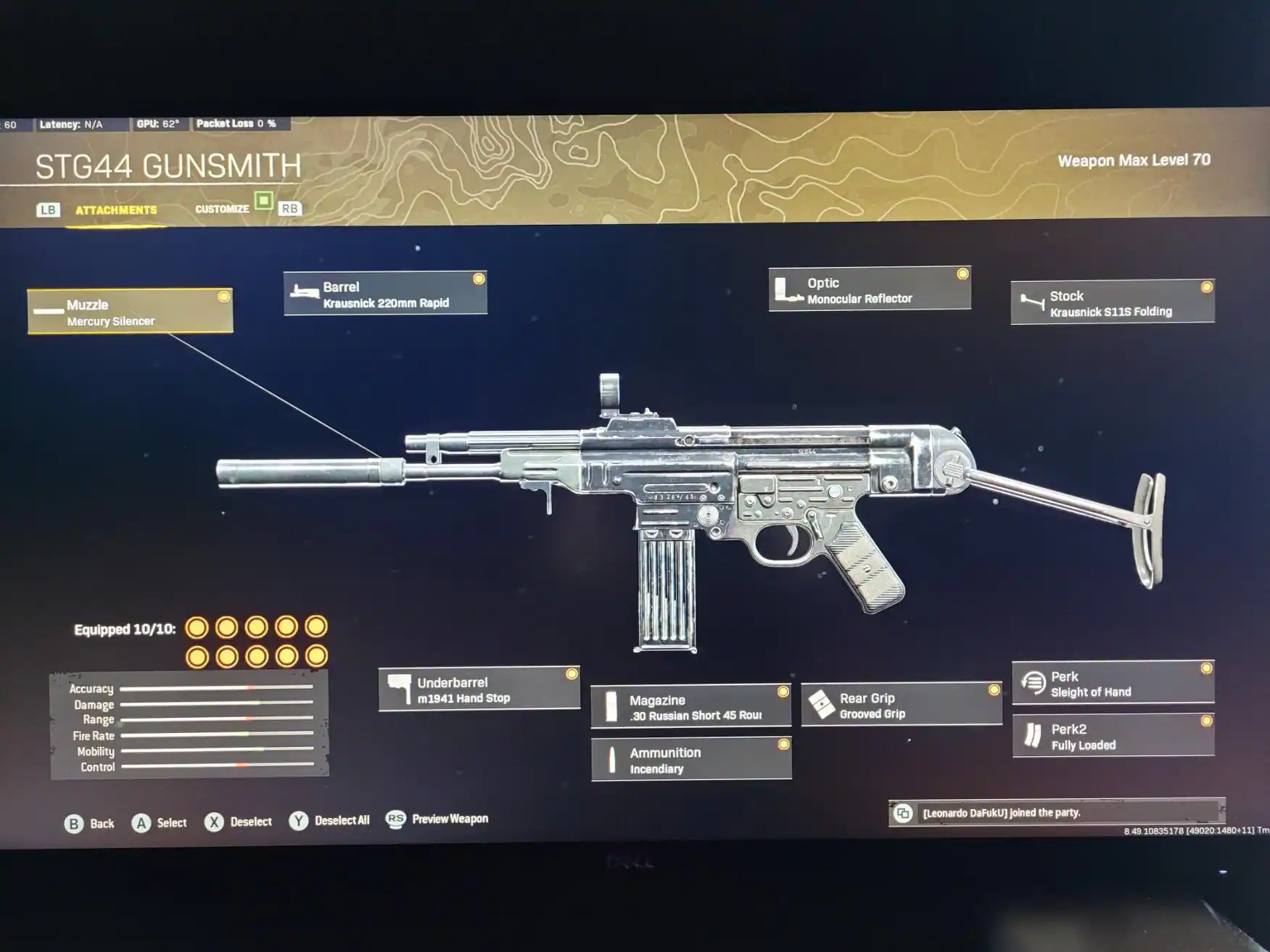Change the Ammunition Incendiary slot

point(690,759)
